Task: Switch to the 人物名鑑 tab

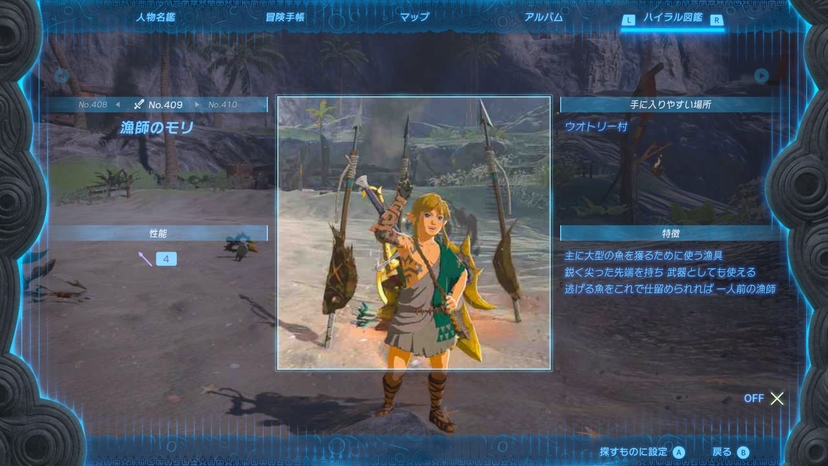Action: pos(154,17)
